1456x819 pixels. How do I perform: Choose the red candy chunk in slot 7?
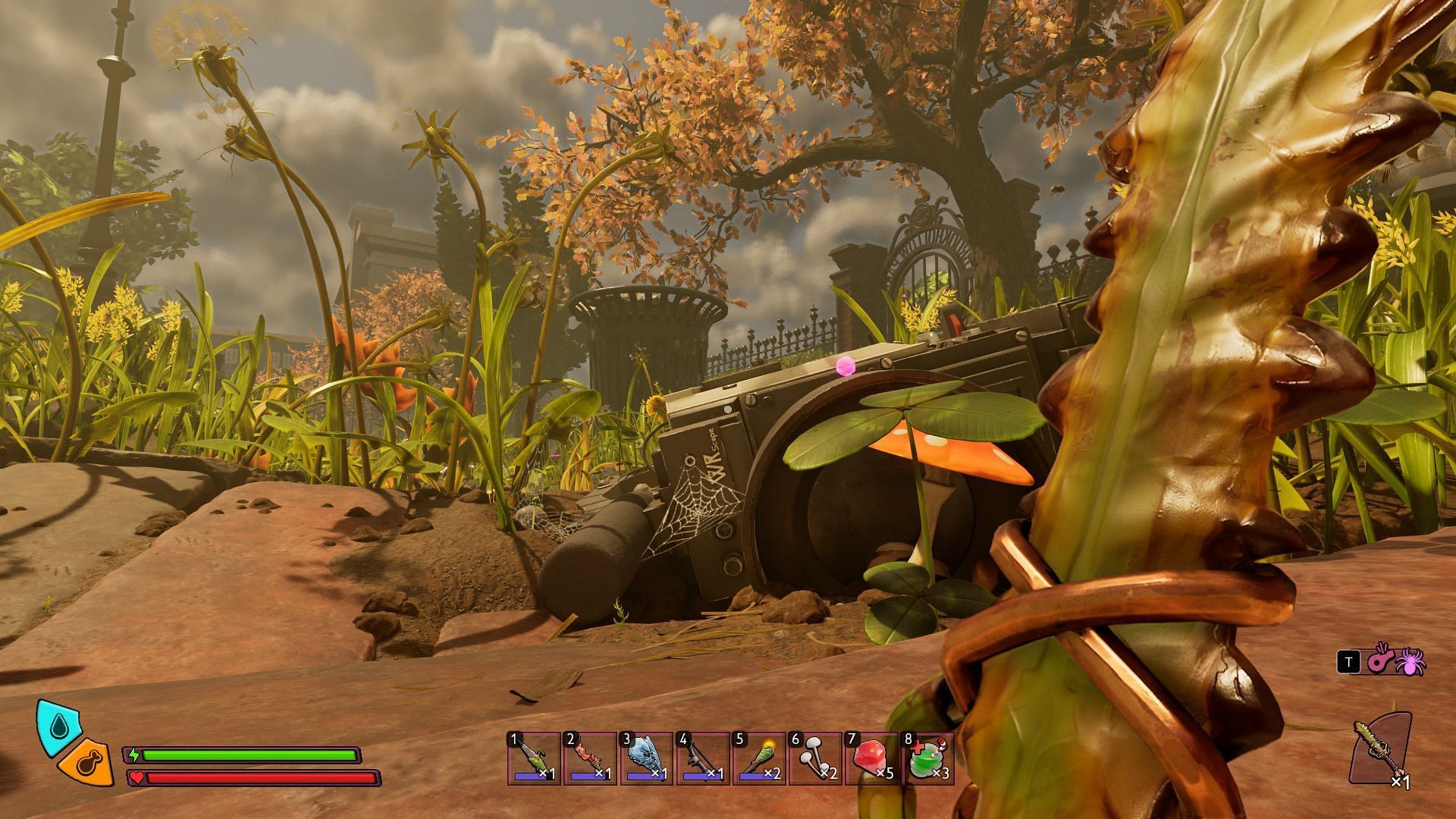tap(871, 758)
